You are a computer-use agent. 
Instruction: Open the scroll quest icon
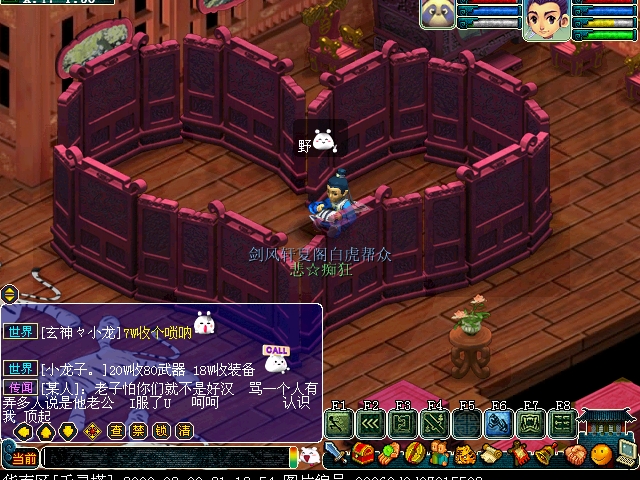[x=492, y=455]
